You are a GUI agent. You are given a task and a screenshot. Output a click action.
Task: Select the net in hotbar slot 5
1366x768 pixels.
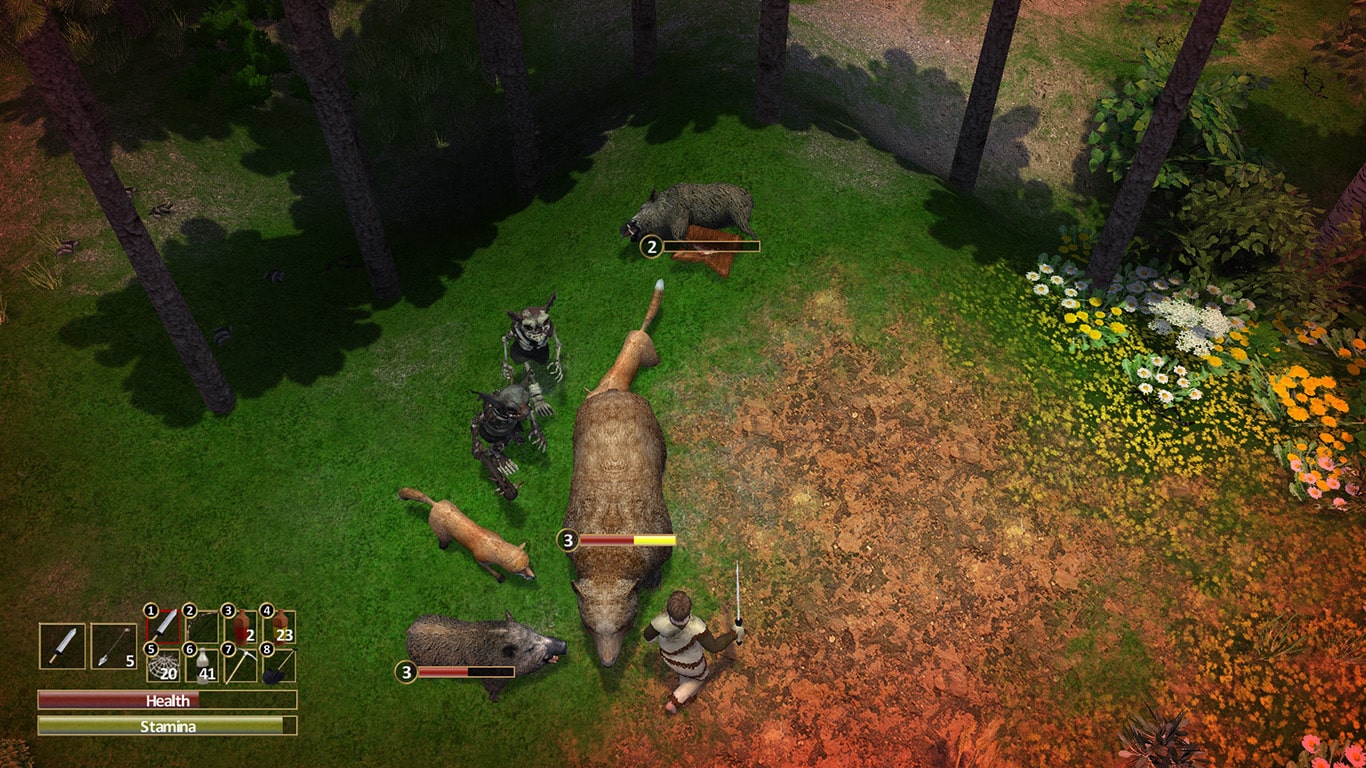164,665
